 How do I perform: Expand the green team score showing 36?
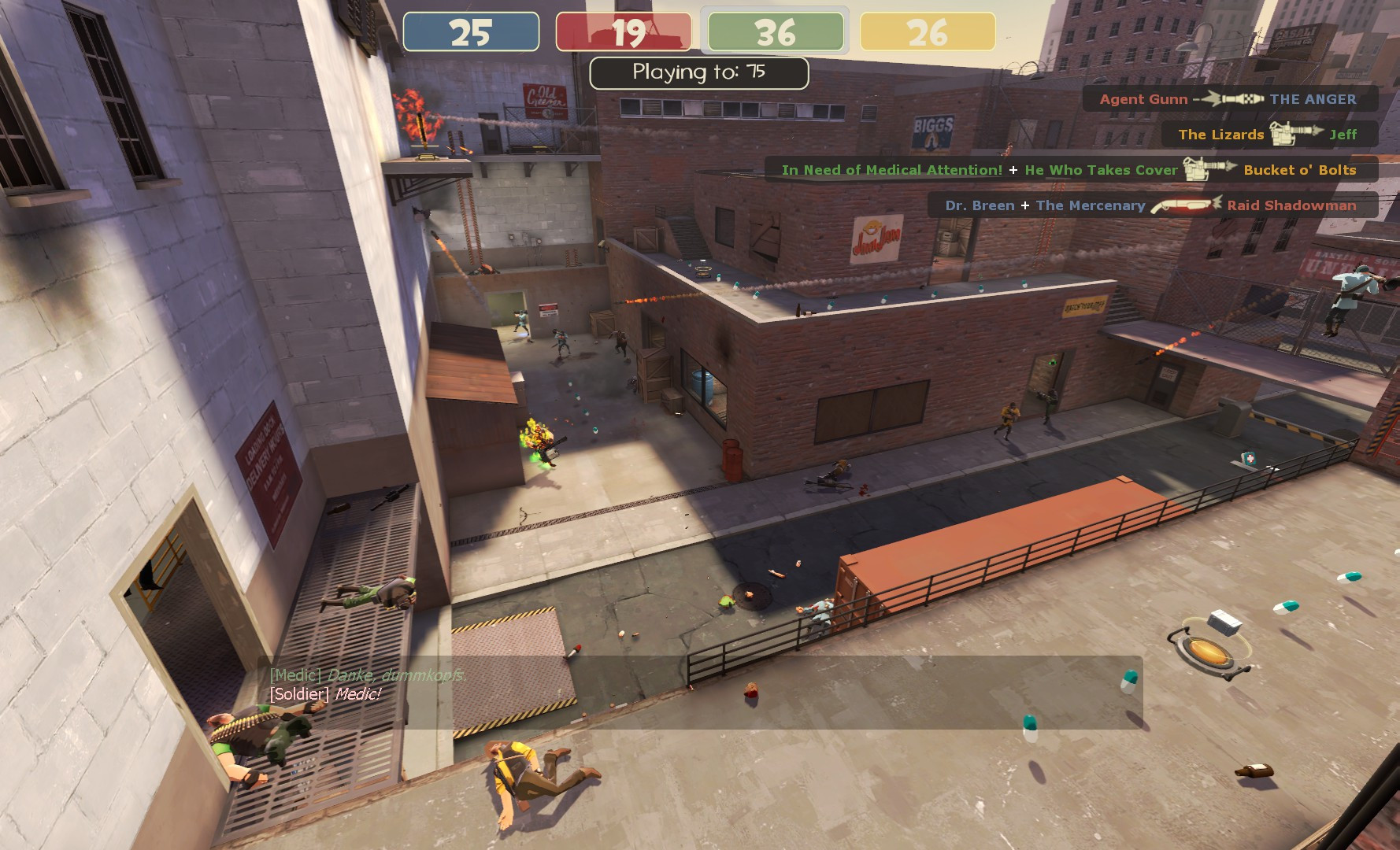(x=775, y=33)
